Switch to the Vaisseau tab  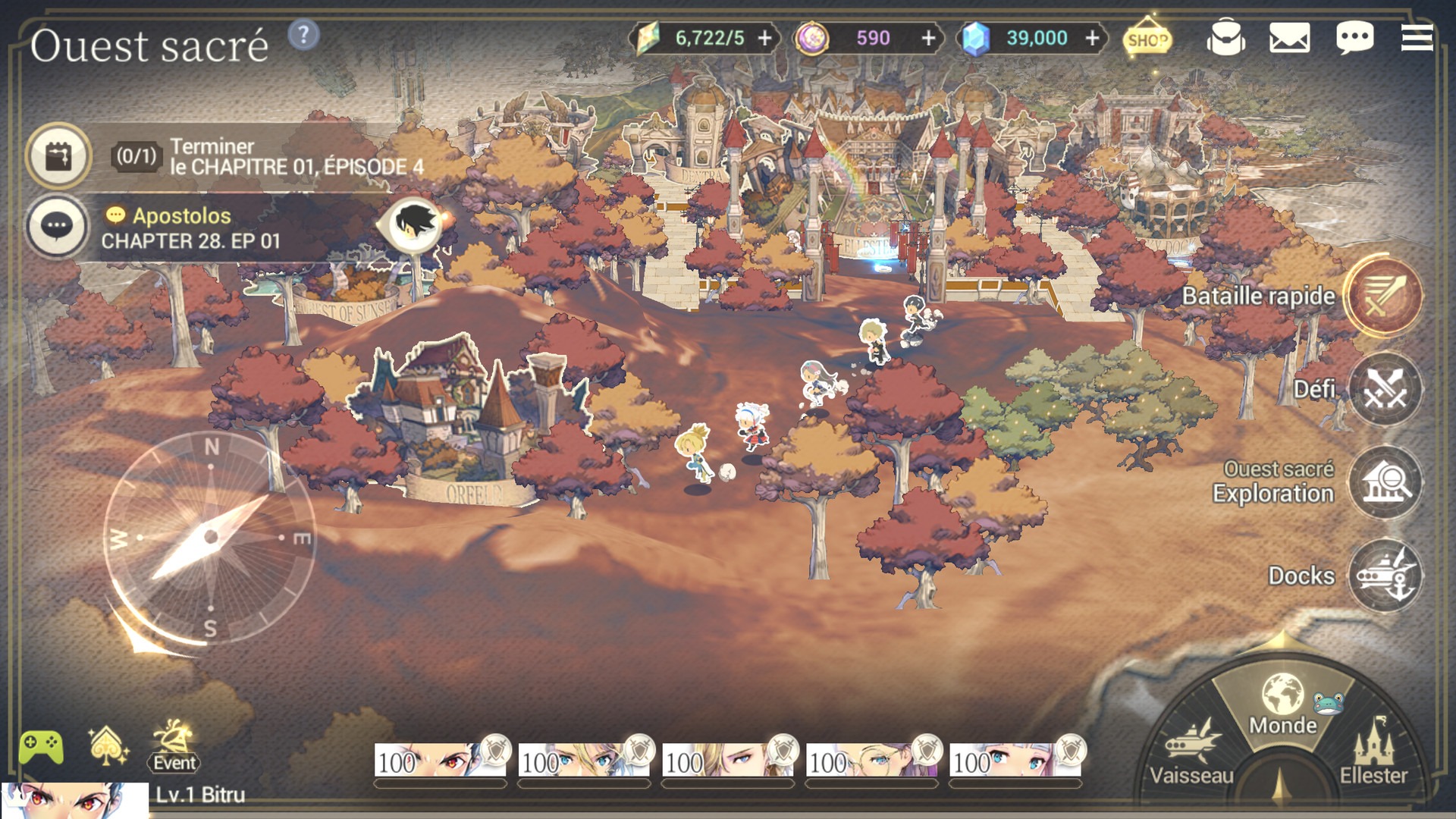[x=1191, y=751]
